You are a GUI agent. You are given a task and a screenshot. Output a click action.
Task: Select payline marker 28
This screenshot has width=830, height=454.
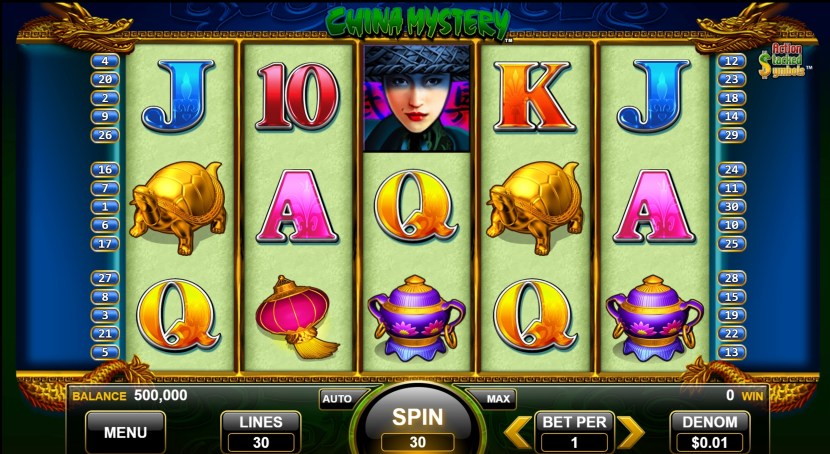tap(731, 278)
